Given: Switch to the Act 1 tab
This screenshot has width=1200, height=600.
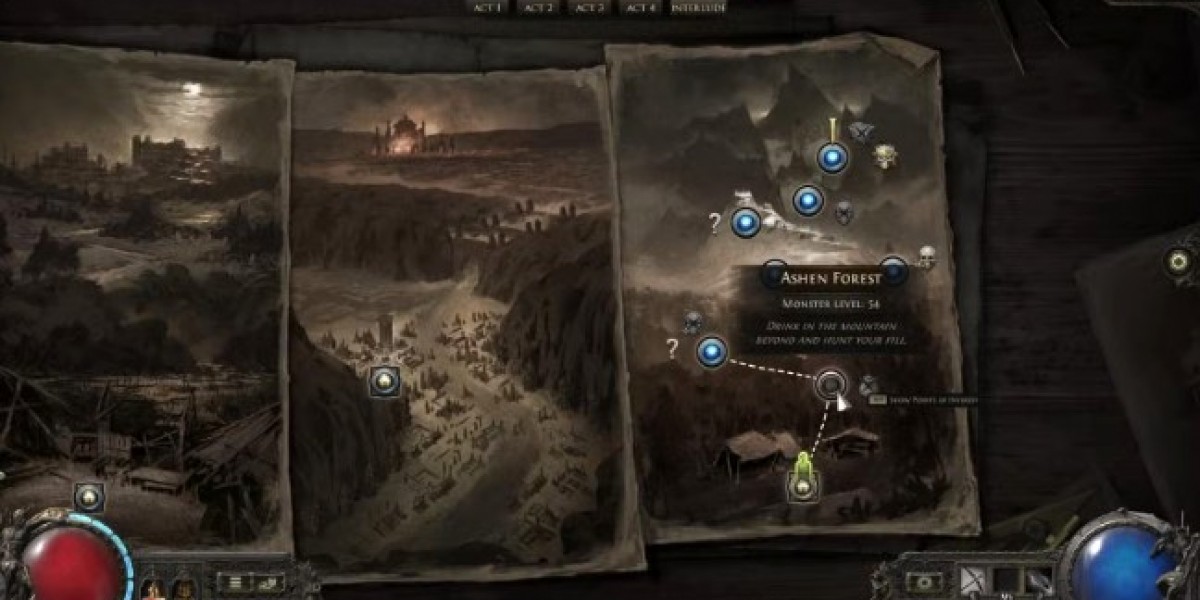Looking at the screenshot, I should pos(488,7).
